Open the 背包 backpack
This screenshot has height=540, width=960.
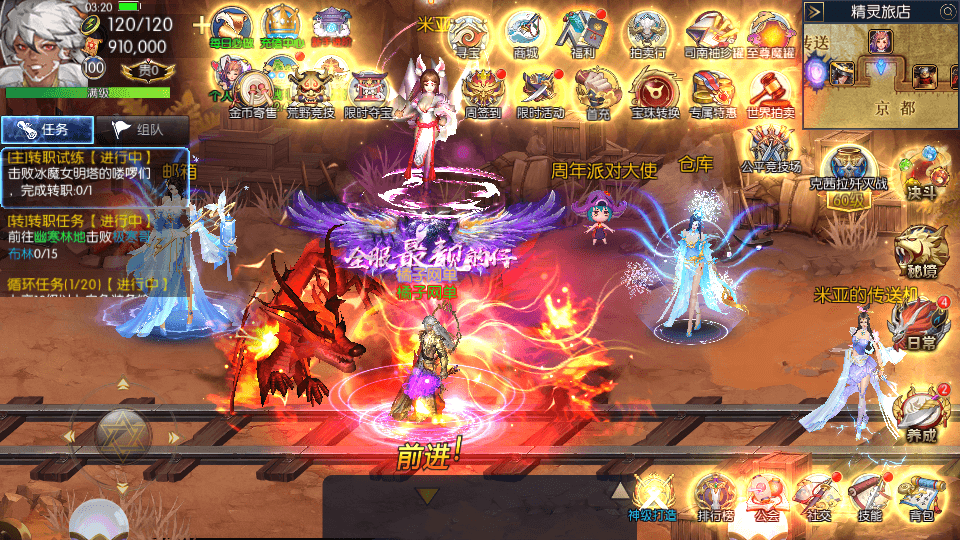click(x=921, y=497)
